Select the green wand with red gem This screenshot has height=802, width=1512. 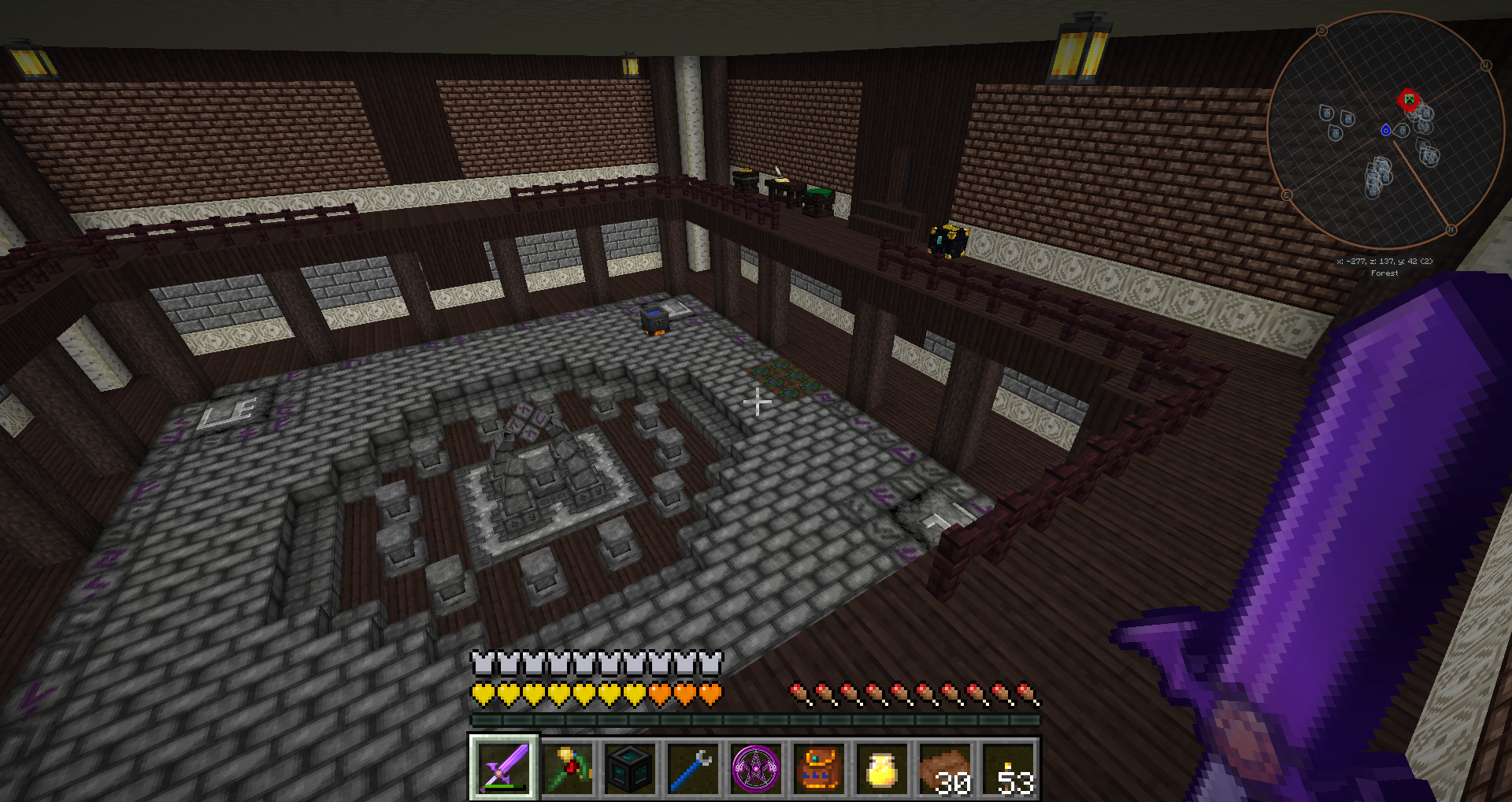(568, 767)
